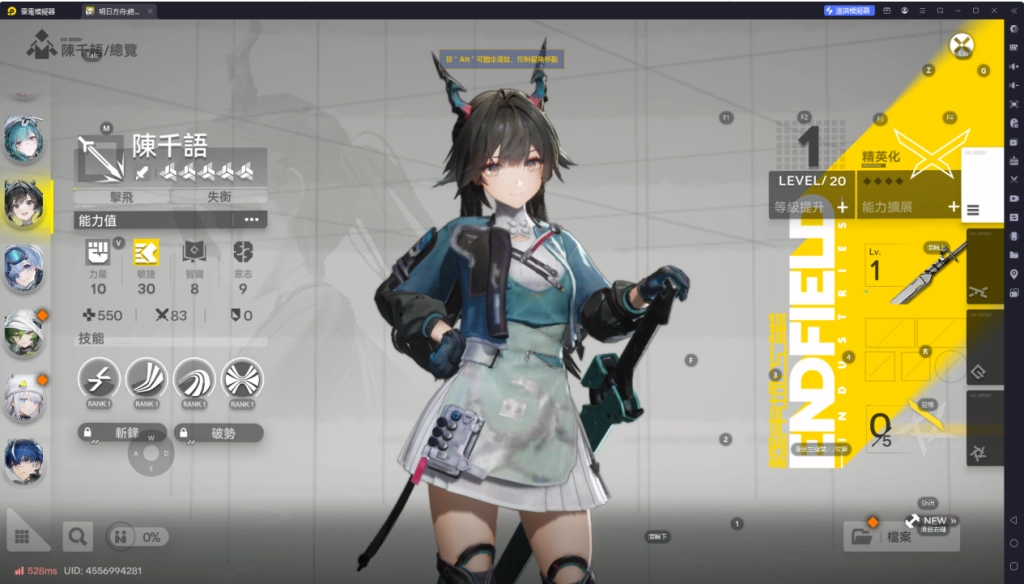Open the locked 破勢 talent
The width and height of the screenshot is (1024, 584).
[219, 433]
